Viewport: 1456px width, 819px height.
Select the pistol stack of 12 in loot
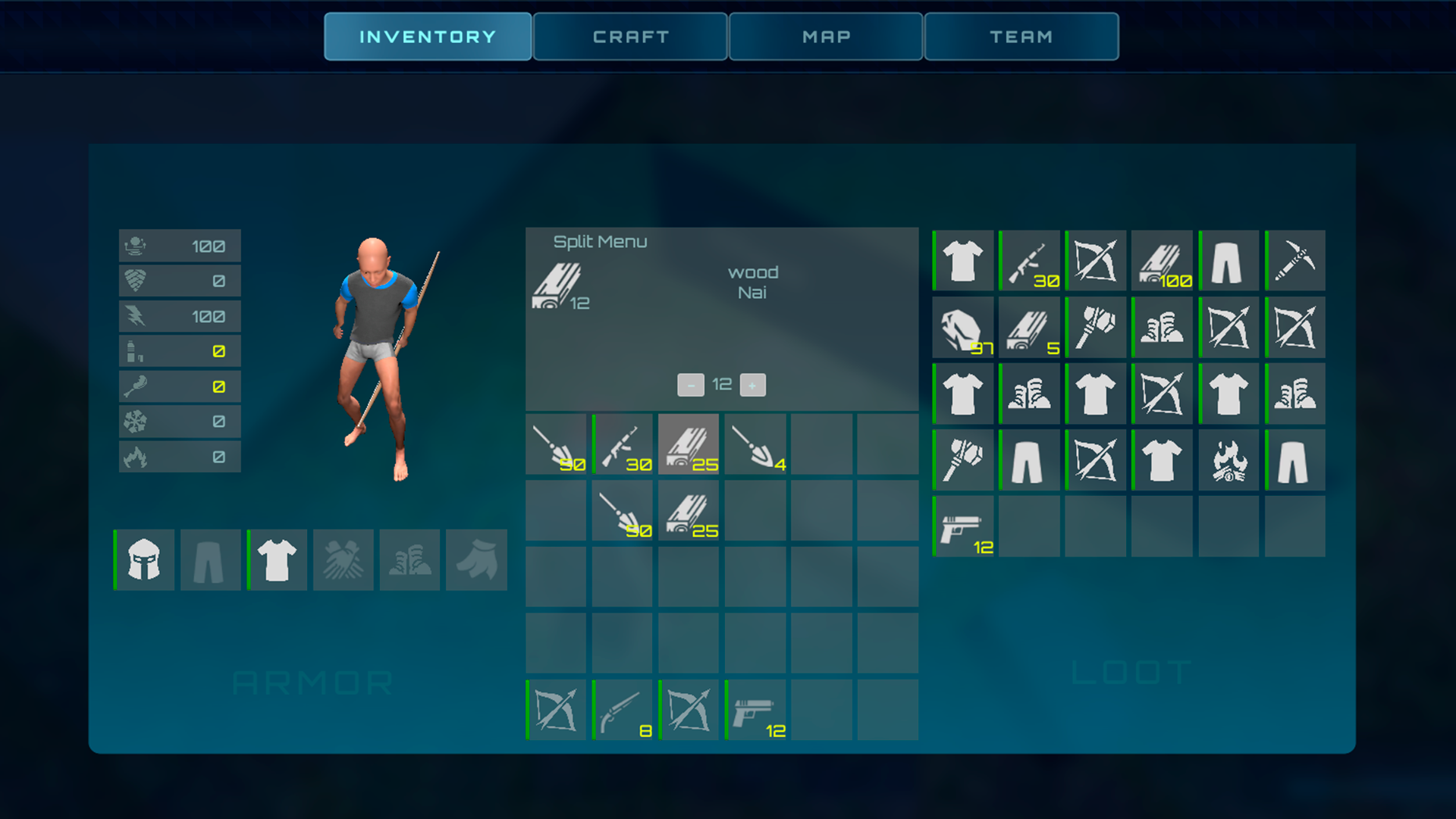coord(962,526)
